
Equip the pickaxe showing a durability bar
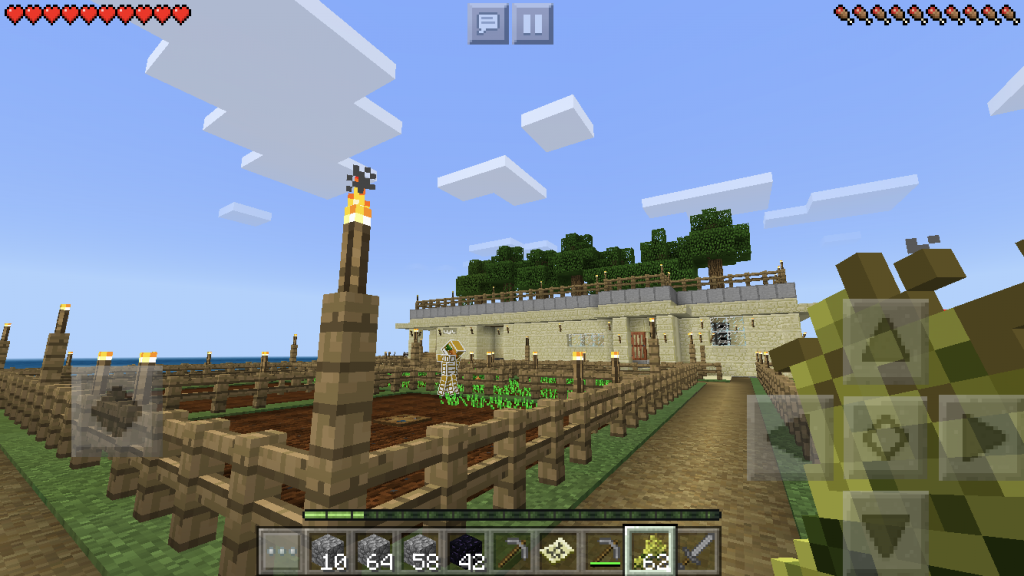coord(604,551)
